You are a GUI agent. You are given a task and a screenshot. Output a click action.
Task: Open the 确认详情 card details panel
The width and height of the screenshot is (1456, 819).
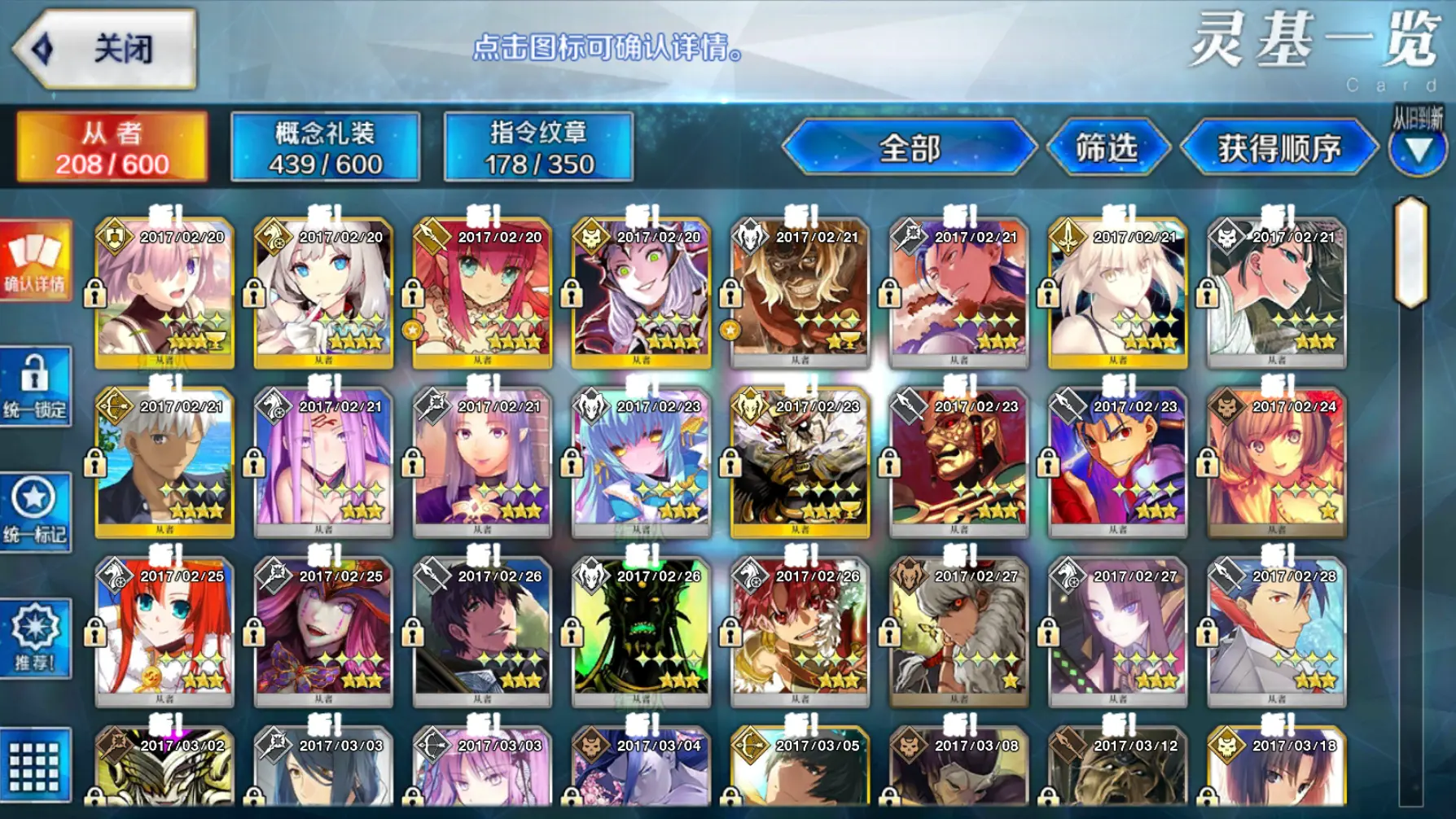point(34,261)
